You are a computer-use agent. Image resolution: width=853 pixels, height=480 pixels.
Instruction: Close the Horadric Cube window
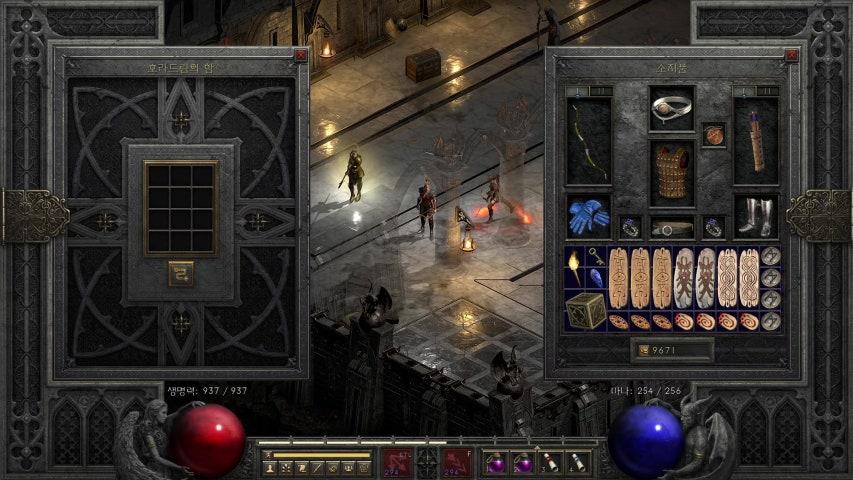(300, 56)
